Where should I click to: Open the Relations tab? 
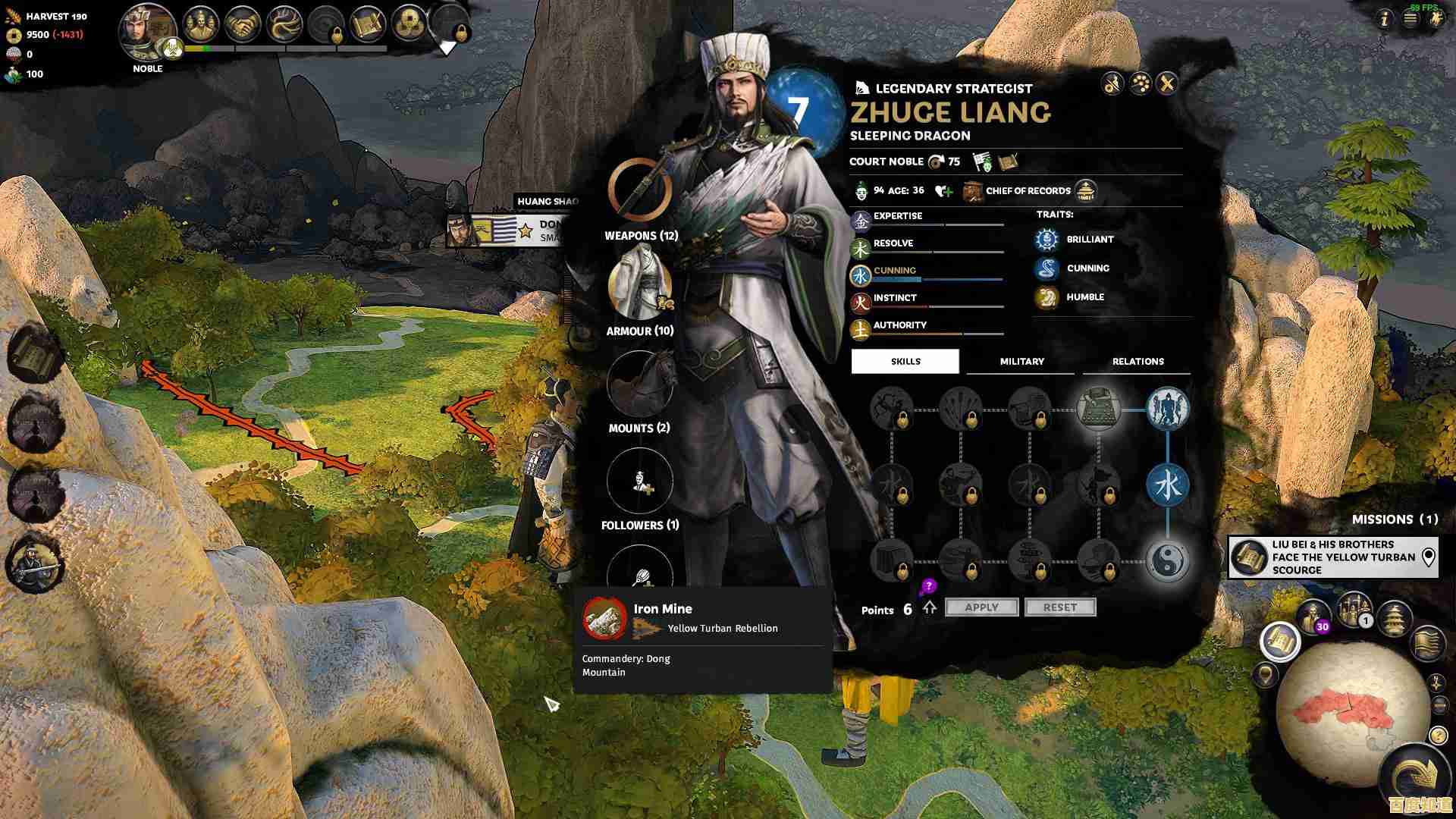[x=1137, y=362]
